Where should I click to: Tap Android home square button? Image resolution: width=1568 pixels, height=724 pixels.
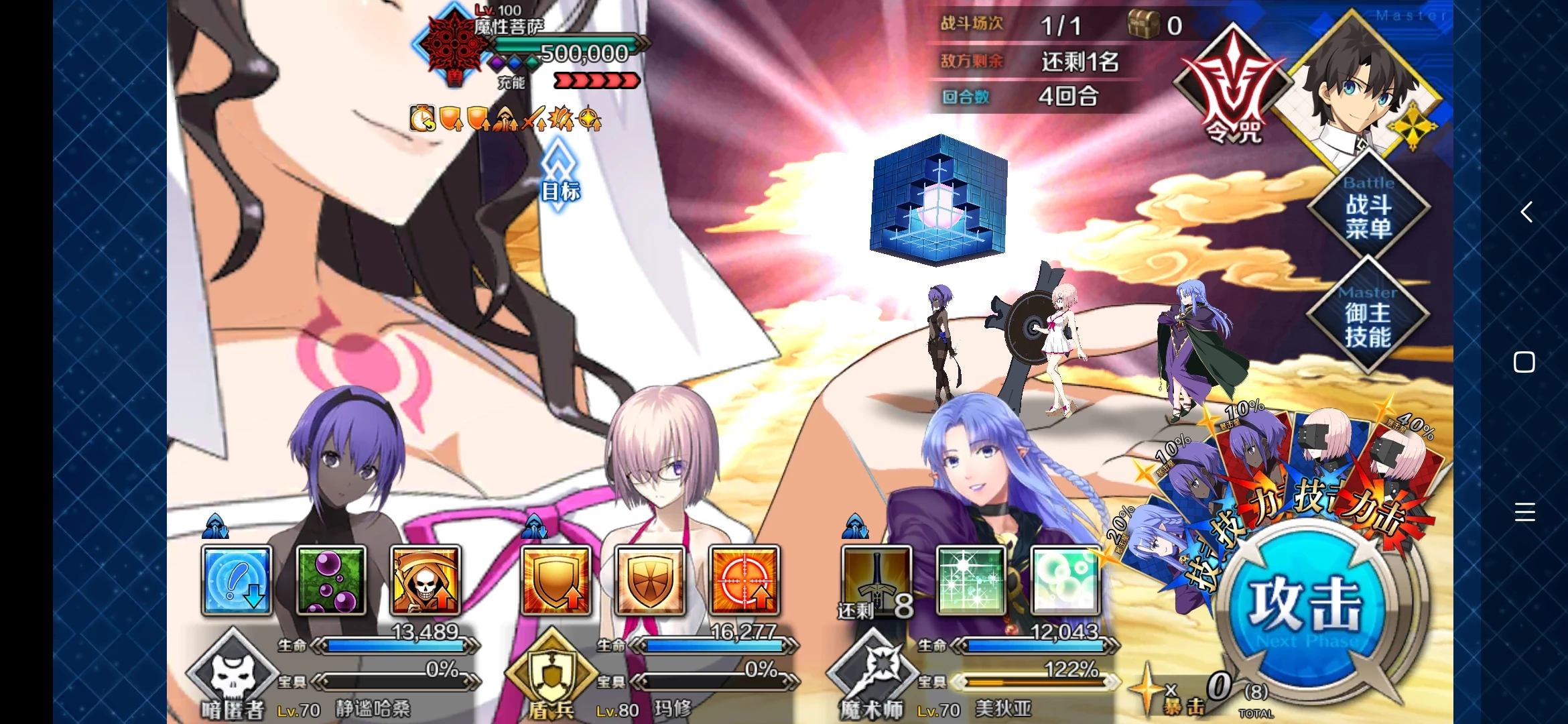[1524, 362]
